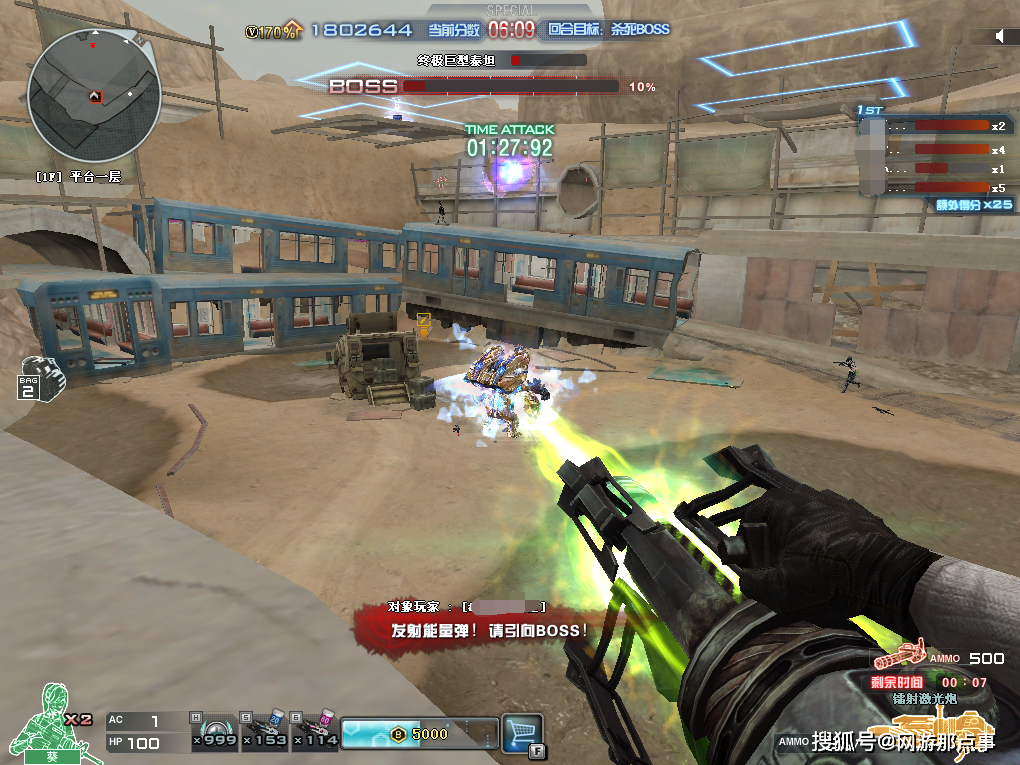Screen dimensions: 1020x765
Task: Toggle the speaker sound icon
Action: coord(1000,36)
